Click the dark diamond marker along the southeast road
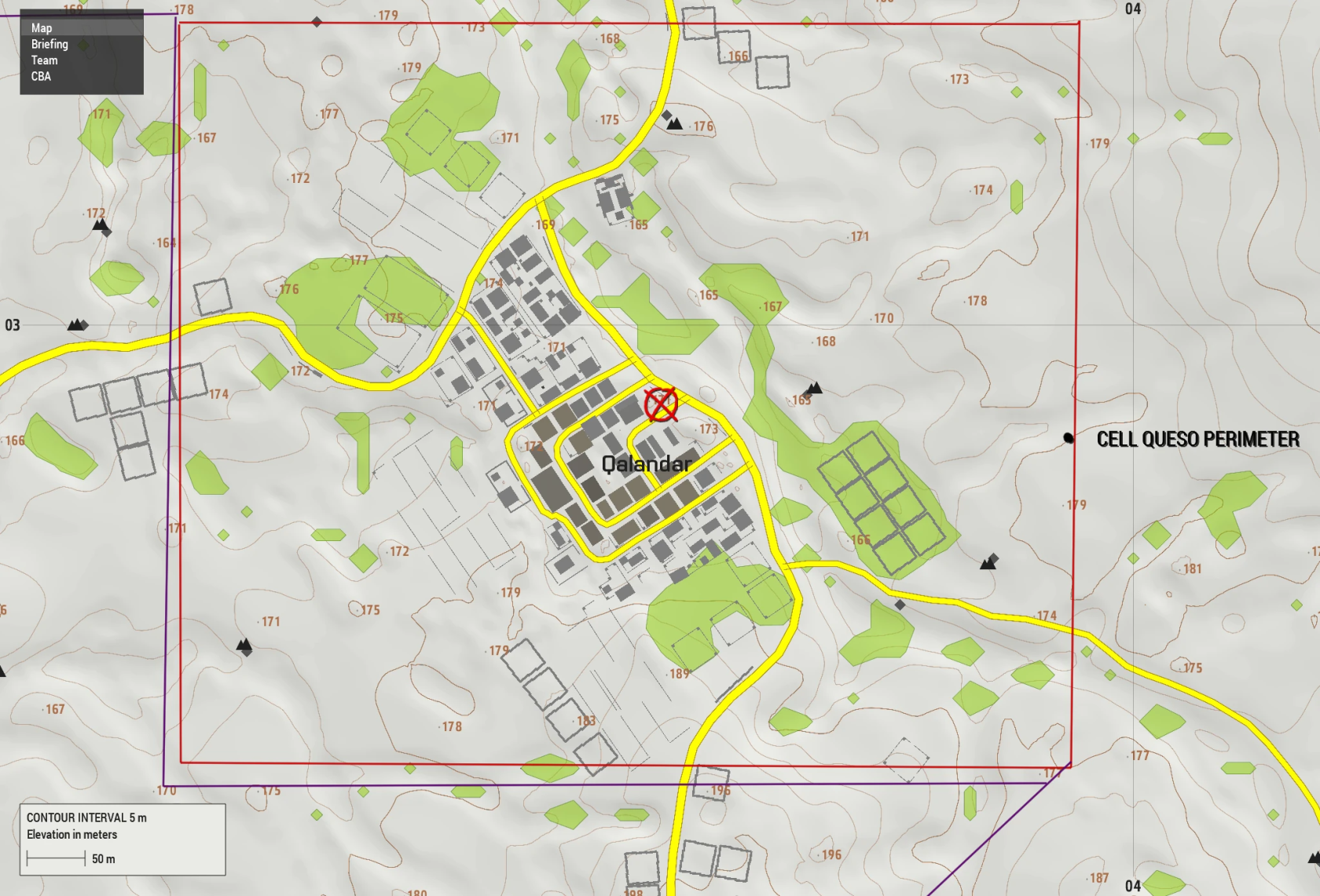The image size is (1320, 896). pyautogui.click(x=898, y=605)
